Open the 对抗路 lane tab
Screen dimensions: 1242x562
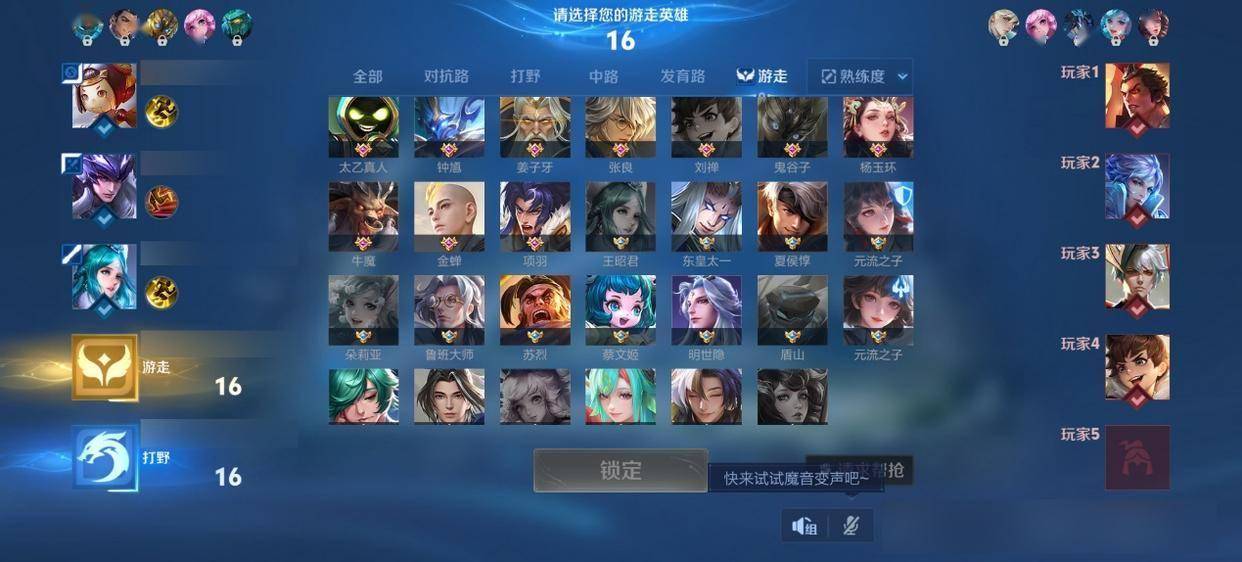coord(446,76)
